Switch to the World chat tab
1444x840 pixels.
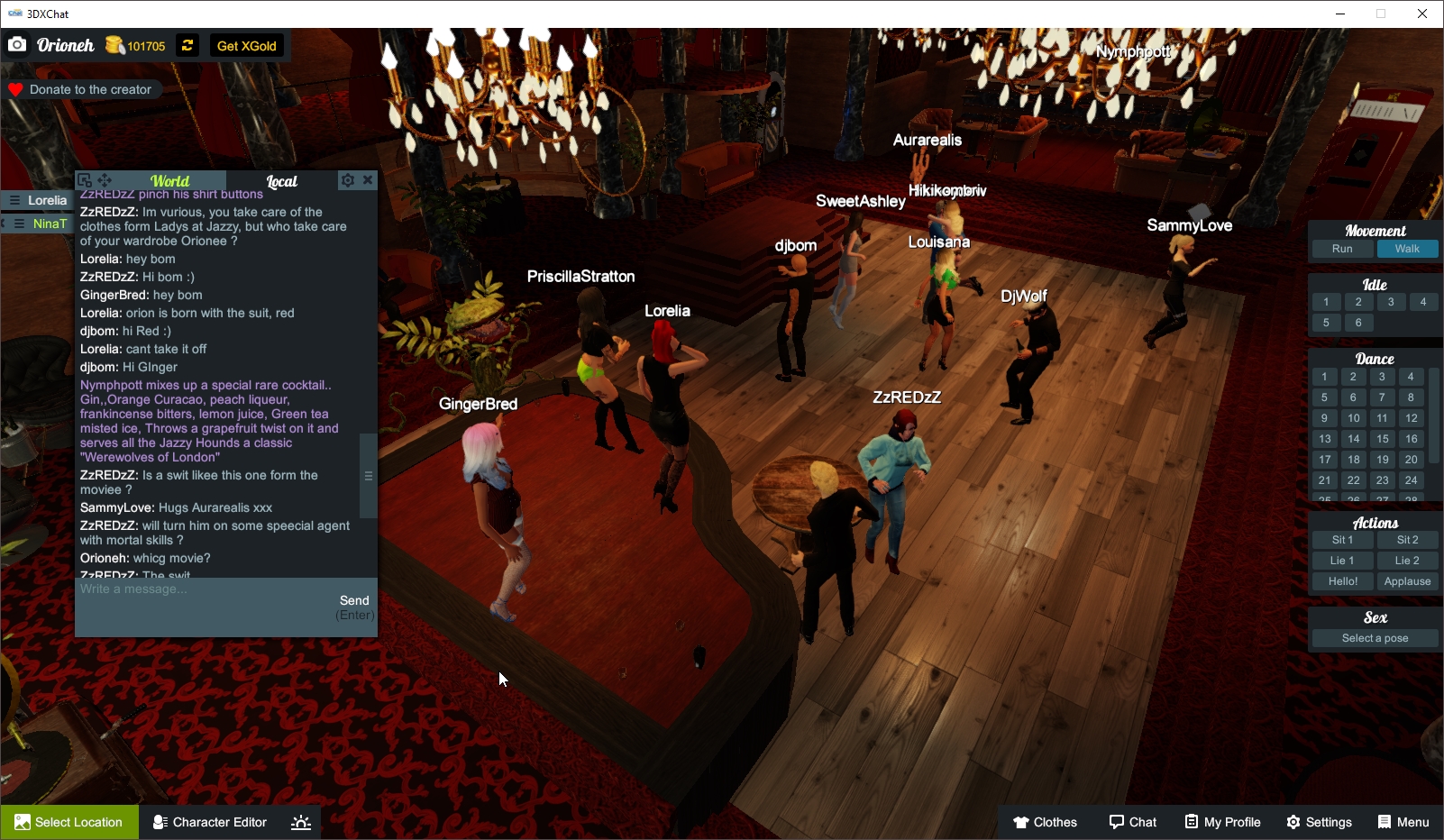[x=170, y=181]
